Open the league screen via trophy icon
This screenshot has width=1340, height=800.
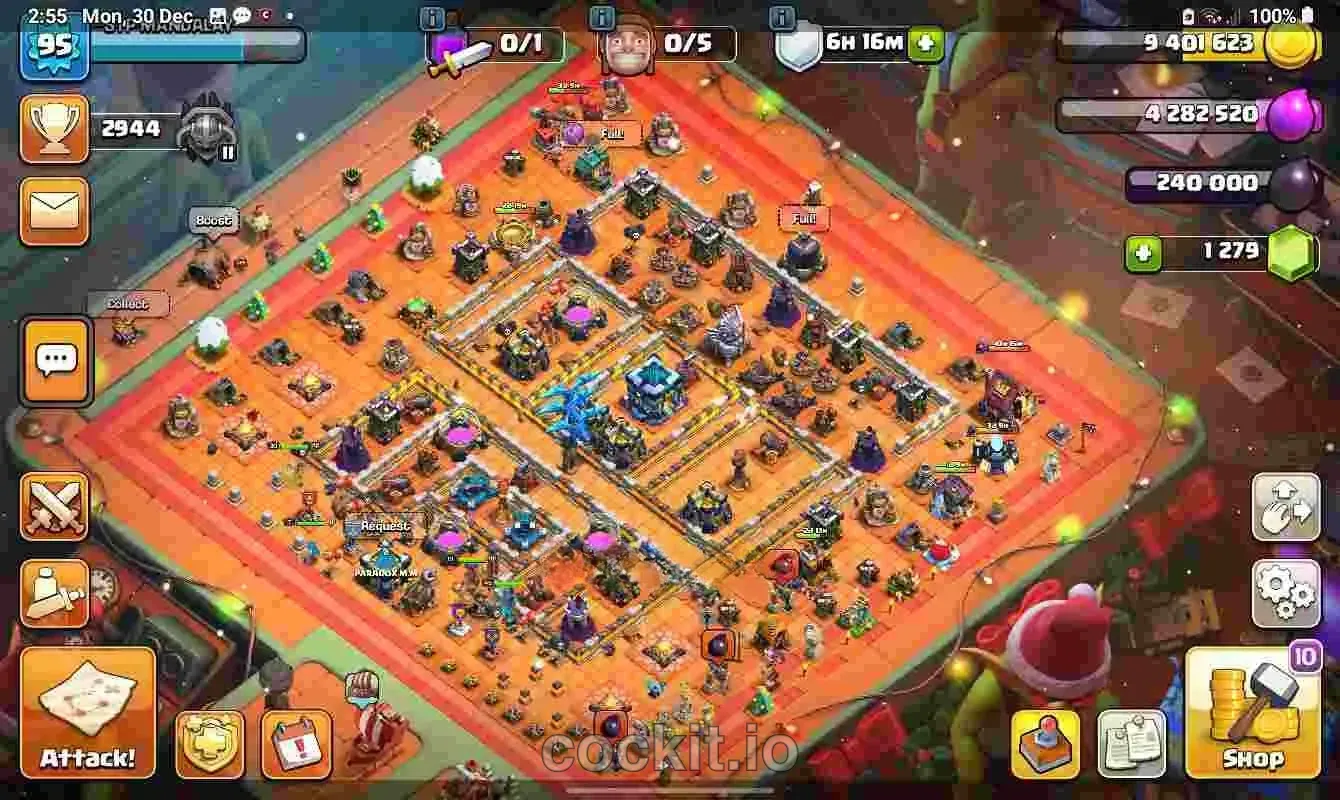55,128
